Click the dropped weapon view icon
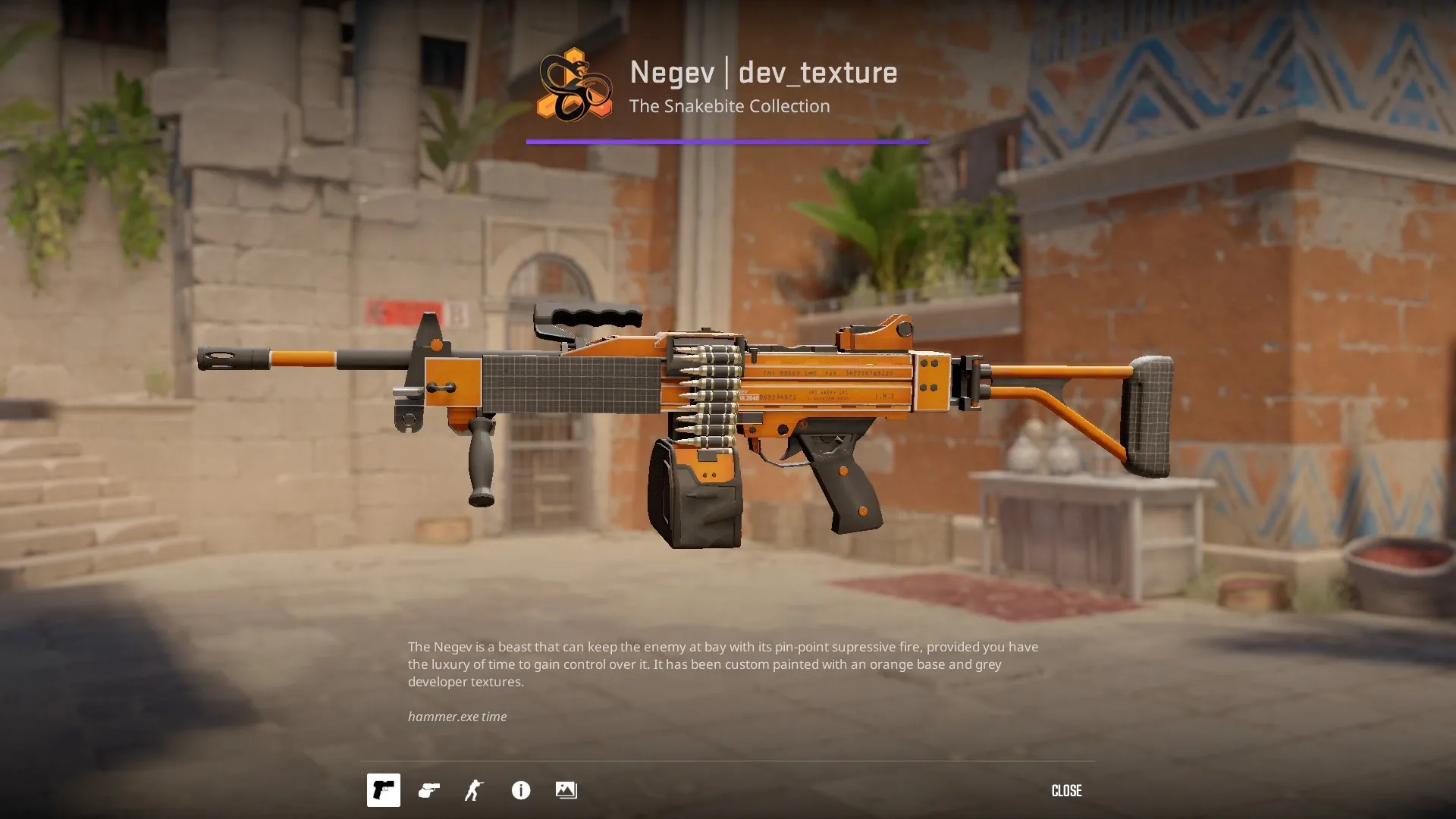This screenshot has height=819, width=1456. pos(428,791)
